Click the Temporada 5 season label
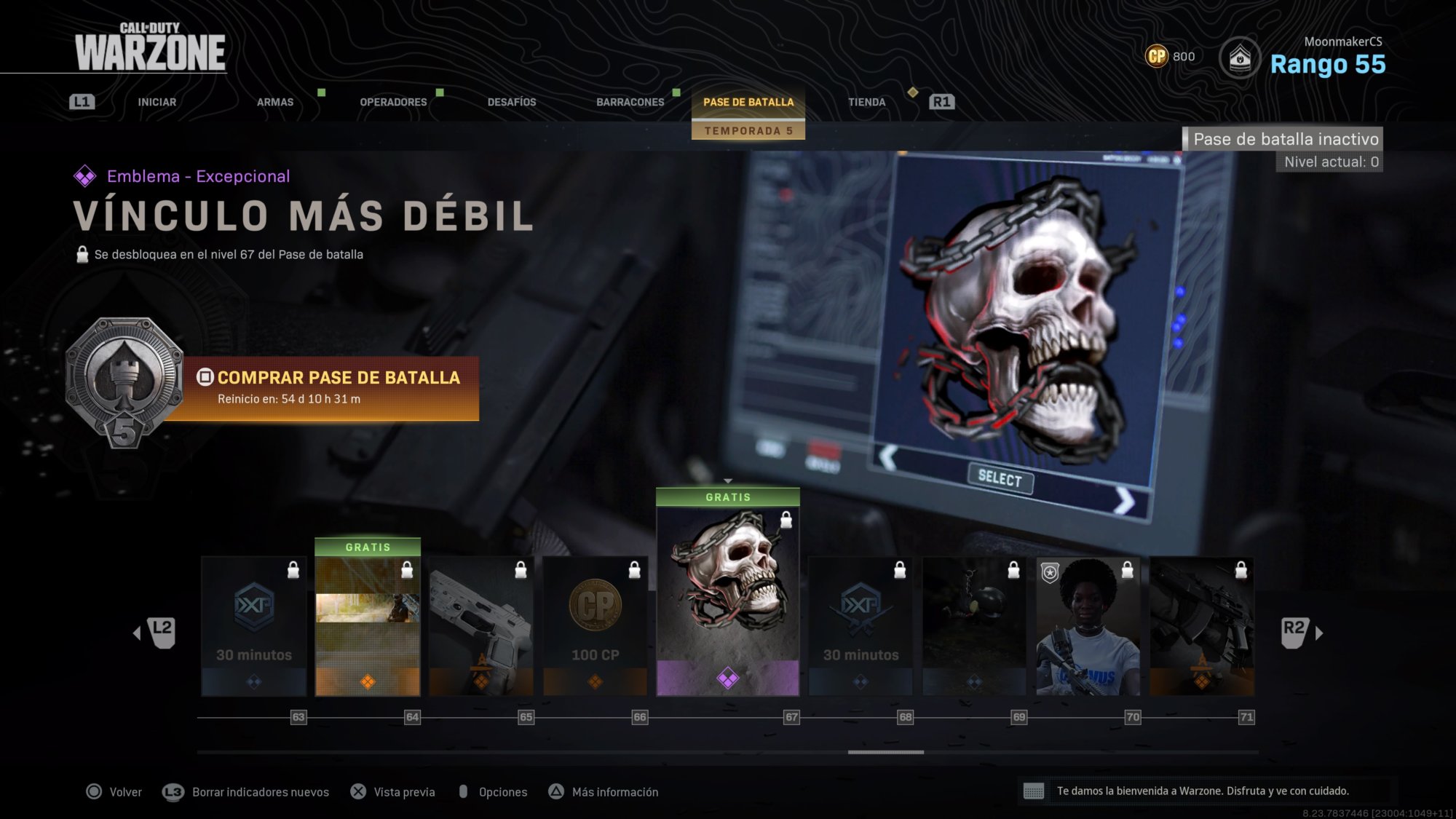 click(748, 131)
